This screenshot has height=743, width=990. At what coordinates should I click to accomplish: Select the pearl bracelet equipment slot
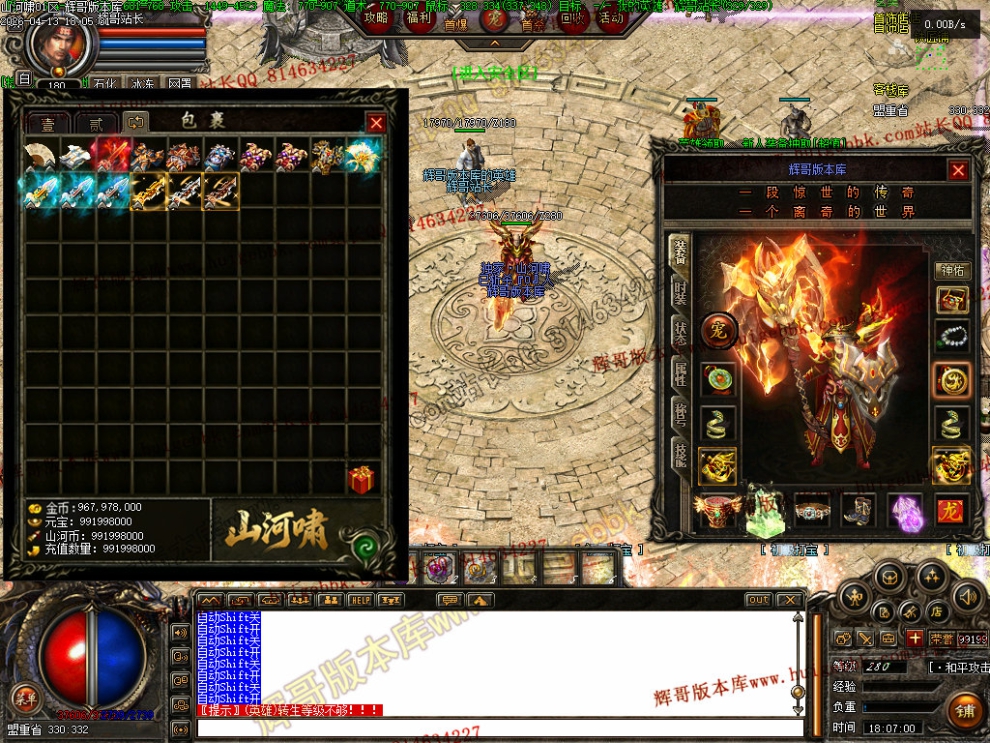951,338
